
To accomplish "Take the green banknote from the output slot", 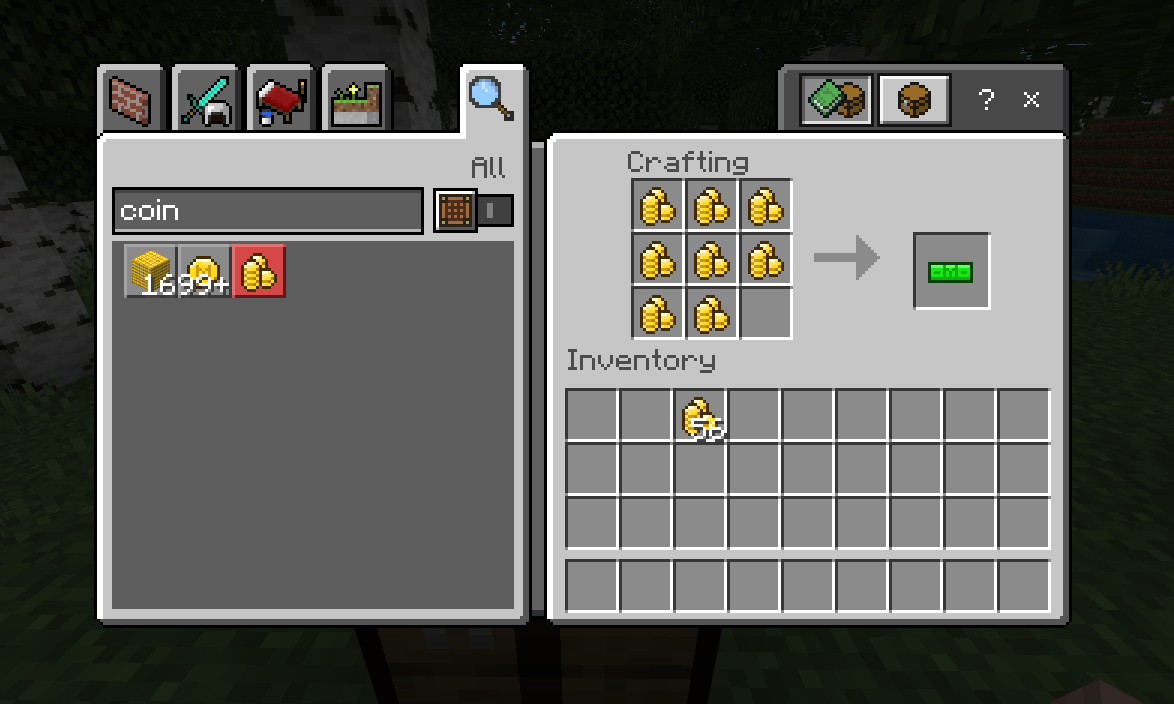I will click(x=951, y=271).
